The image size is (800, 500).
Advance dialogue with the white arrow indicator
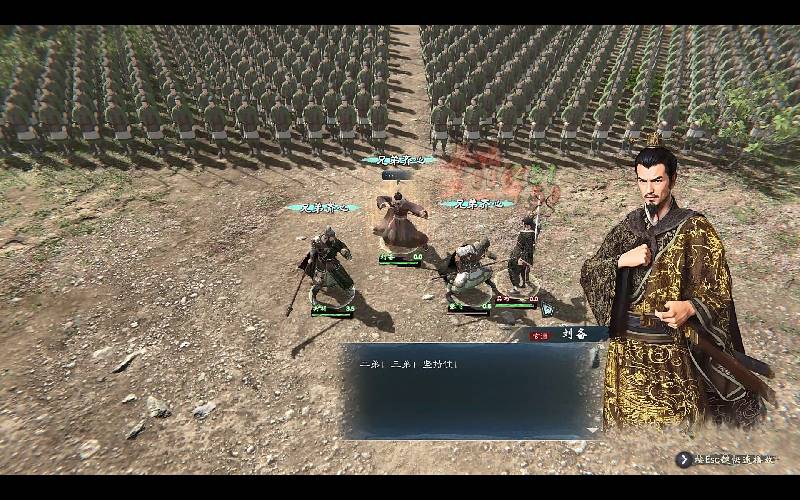(592, 430)
